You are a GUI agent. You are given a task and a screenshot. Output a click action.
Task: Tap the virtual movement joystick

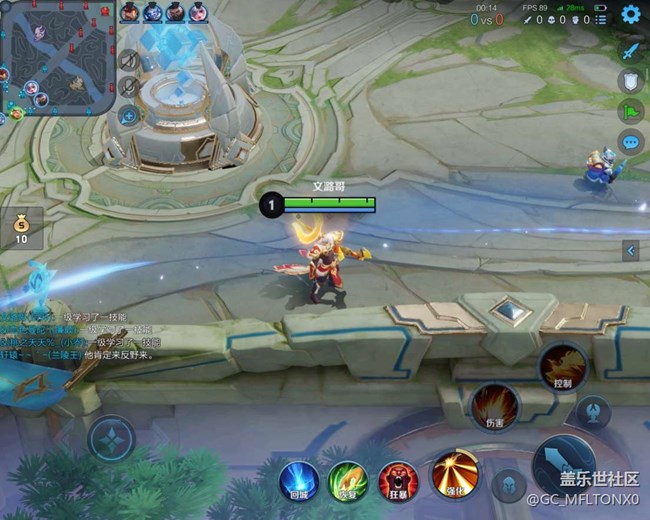point(111,438)
